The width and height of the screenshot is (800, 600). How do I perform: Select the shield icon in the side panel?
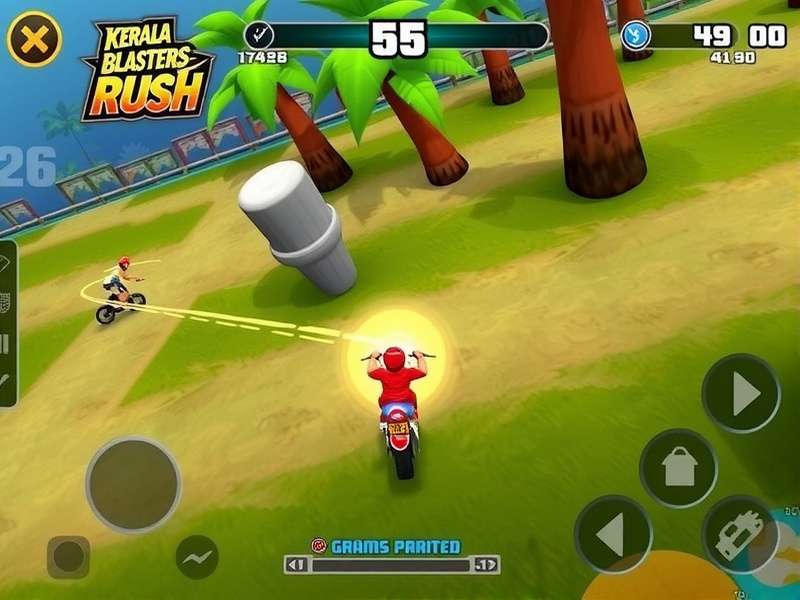6,300
